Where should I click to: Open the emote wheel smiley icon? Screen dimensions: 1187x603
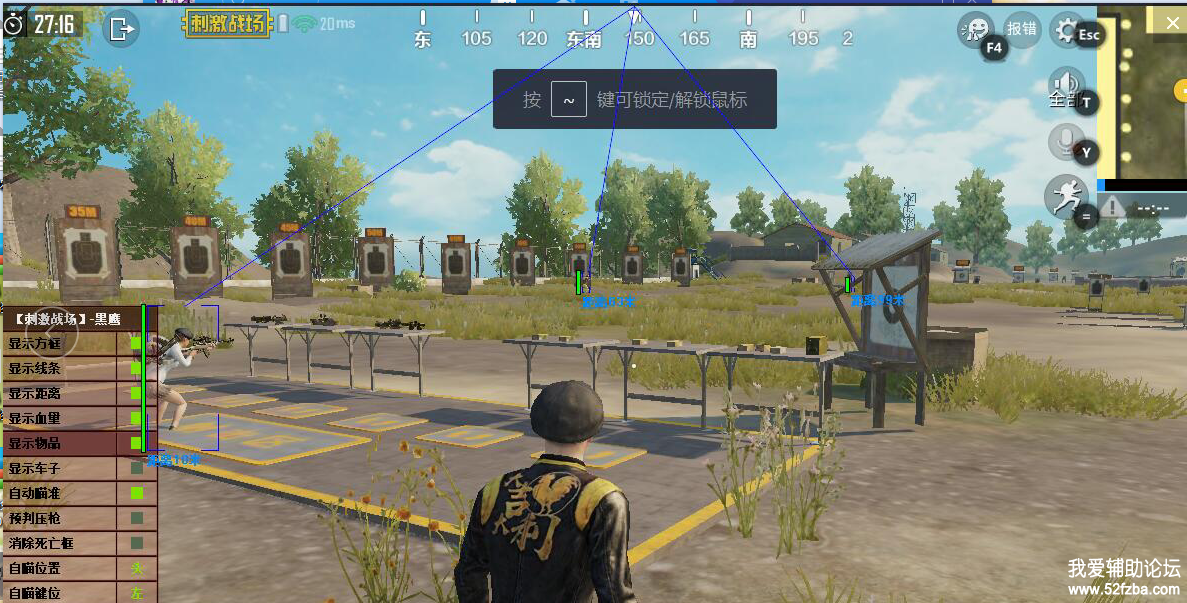click(x=973, y=30)
